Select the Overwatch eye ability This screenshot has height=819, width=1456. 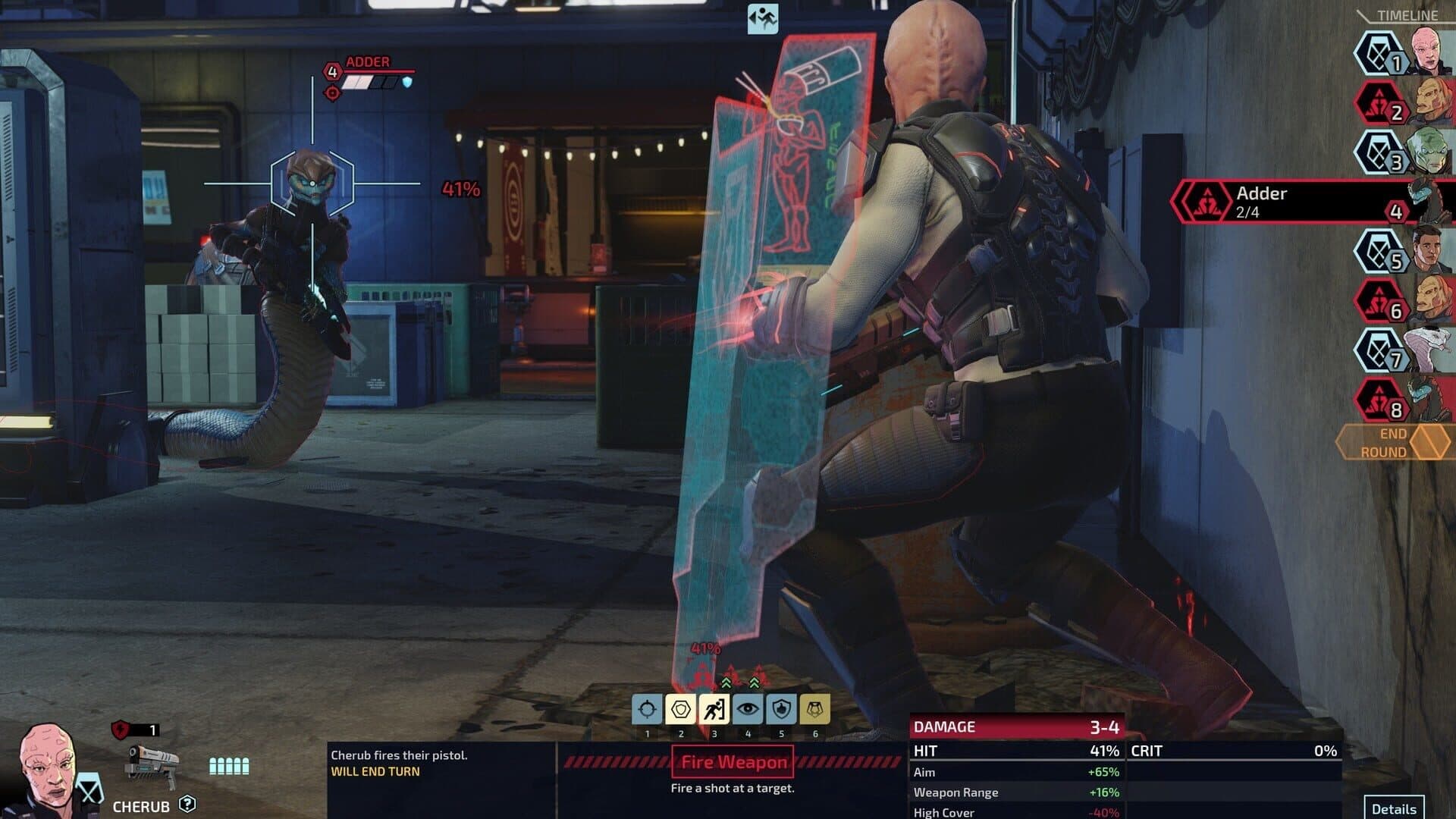pyautogui.click(x=748, y=709)
